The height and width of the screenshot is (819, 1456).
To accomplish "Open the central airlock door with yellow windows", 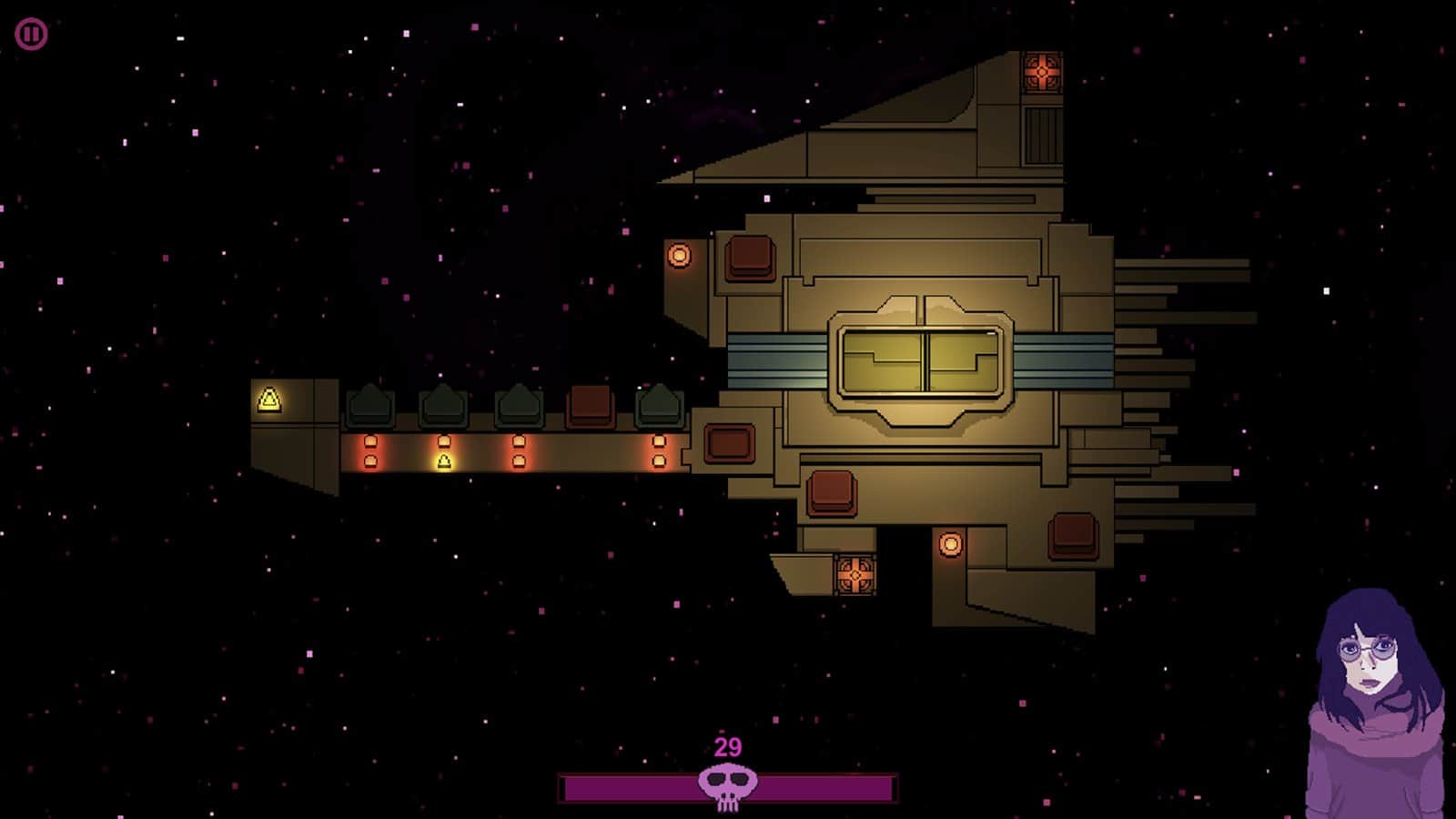I will (921, 359).
